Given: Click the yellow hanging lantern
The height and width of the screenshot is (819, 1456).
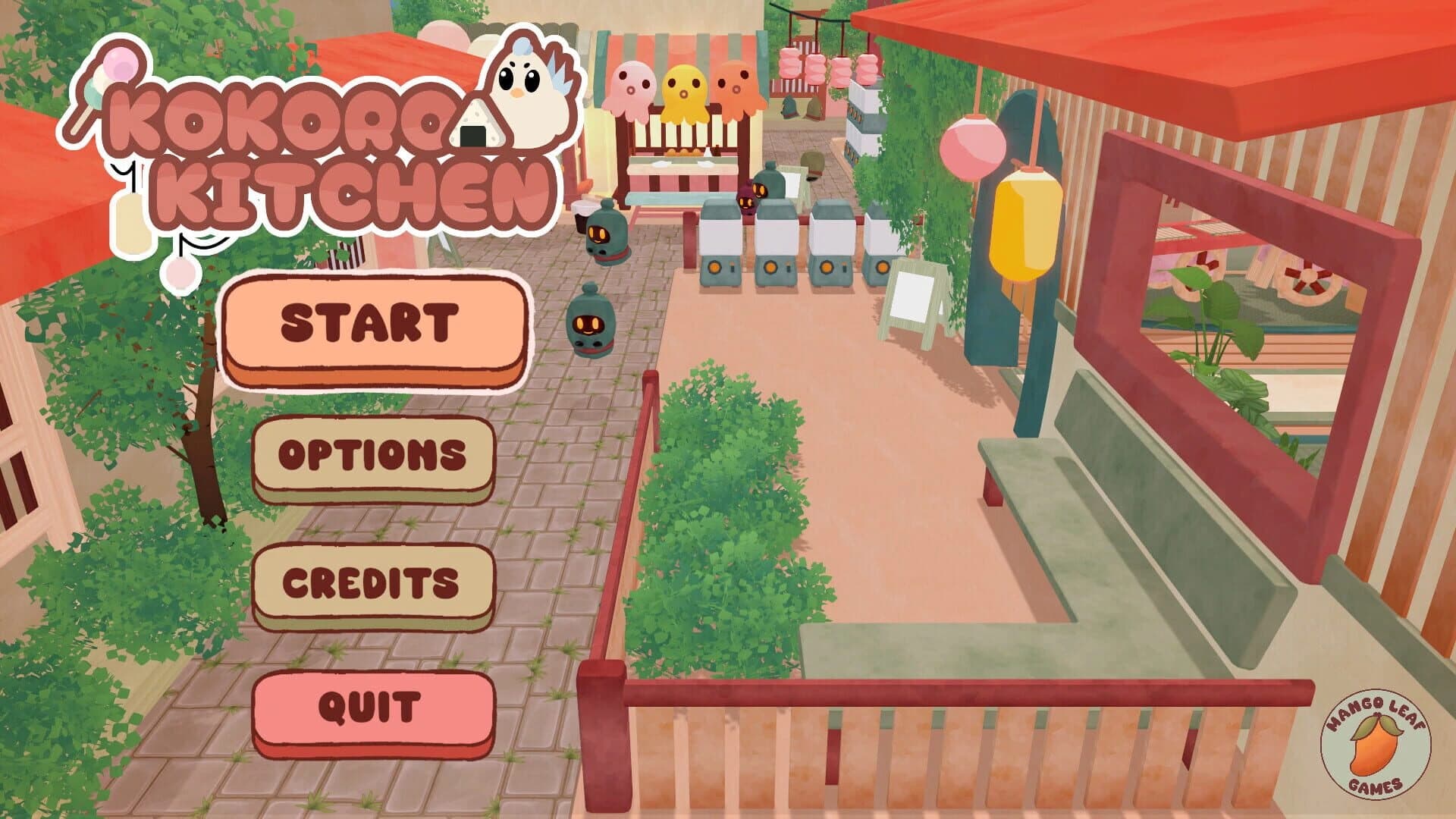Looking at the screenshot, I should point(1028,224).
